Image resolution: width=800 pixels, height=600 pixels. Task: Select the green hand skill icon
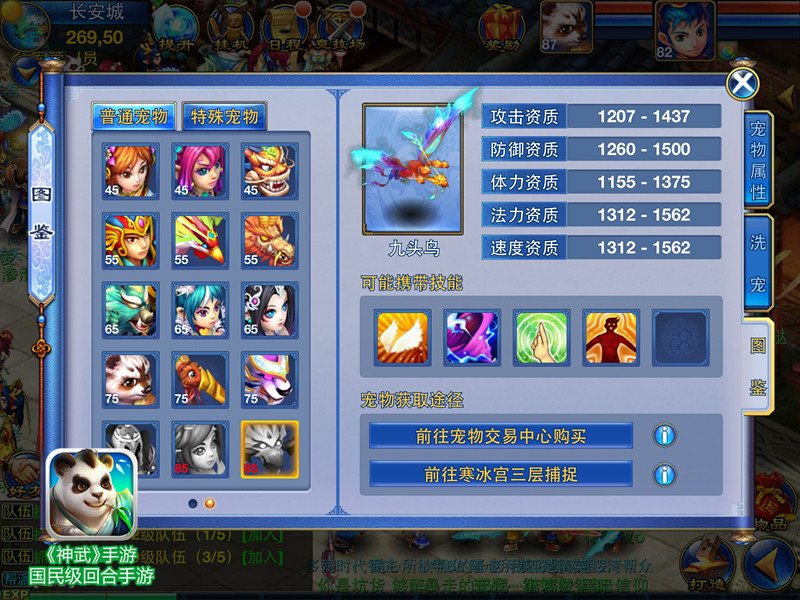point(541,337)
